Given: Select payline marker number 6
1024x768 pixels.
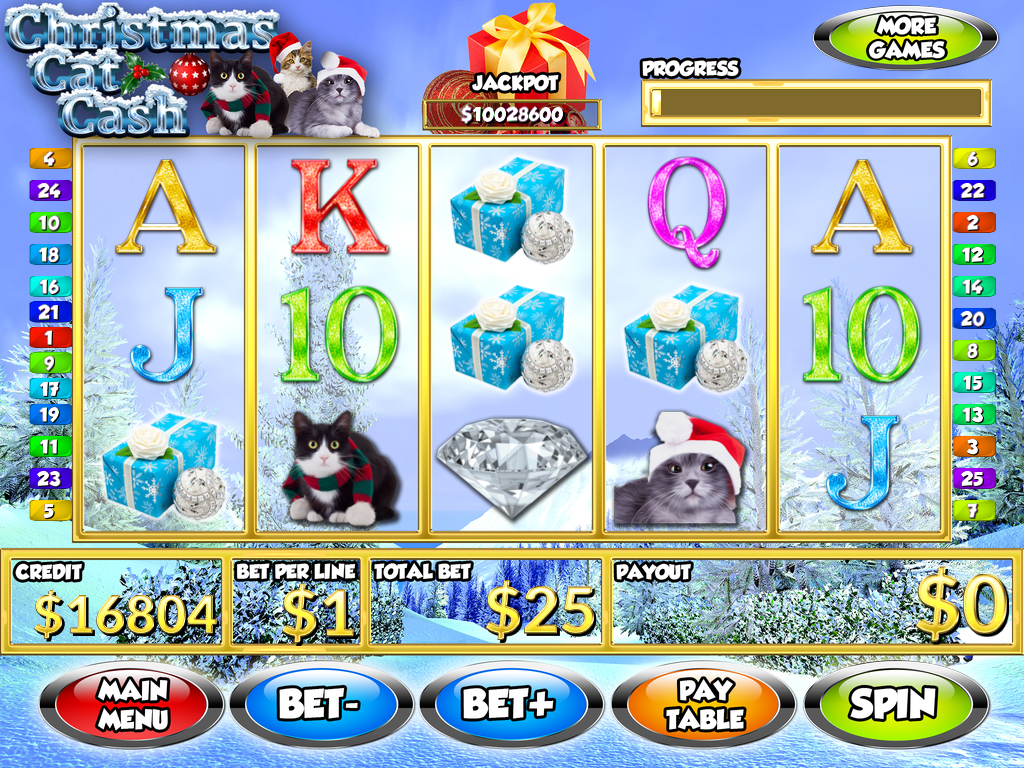Looking at the screenshot, I should coord(973,158).
